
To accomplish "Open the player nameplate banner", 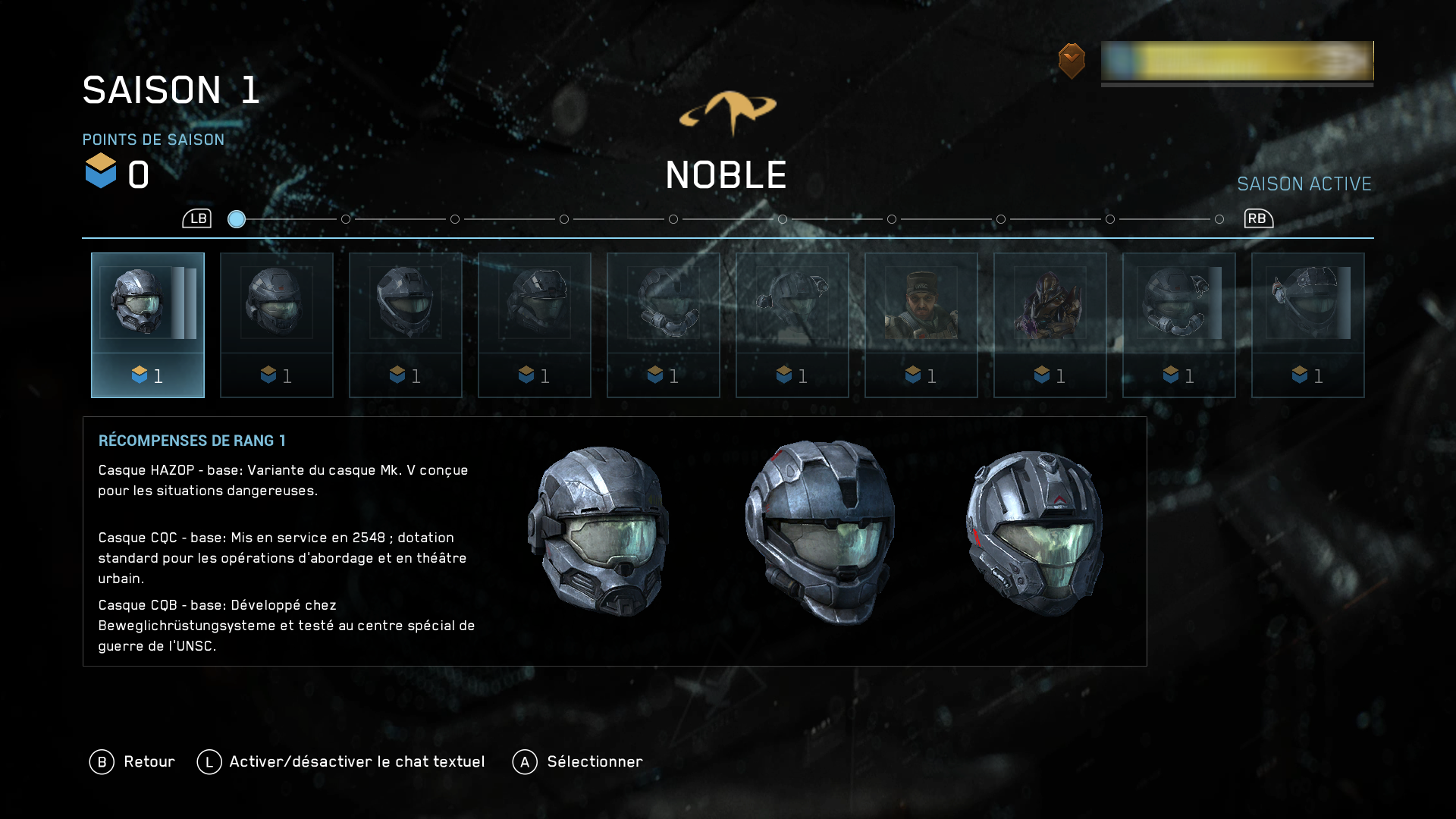I will 1236,61.
